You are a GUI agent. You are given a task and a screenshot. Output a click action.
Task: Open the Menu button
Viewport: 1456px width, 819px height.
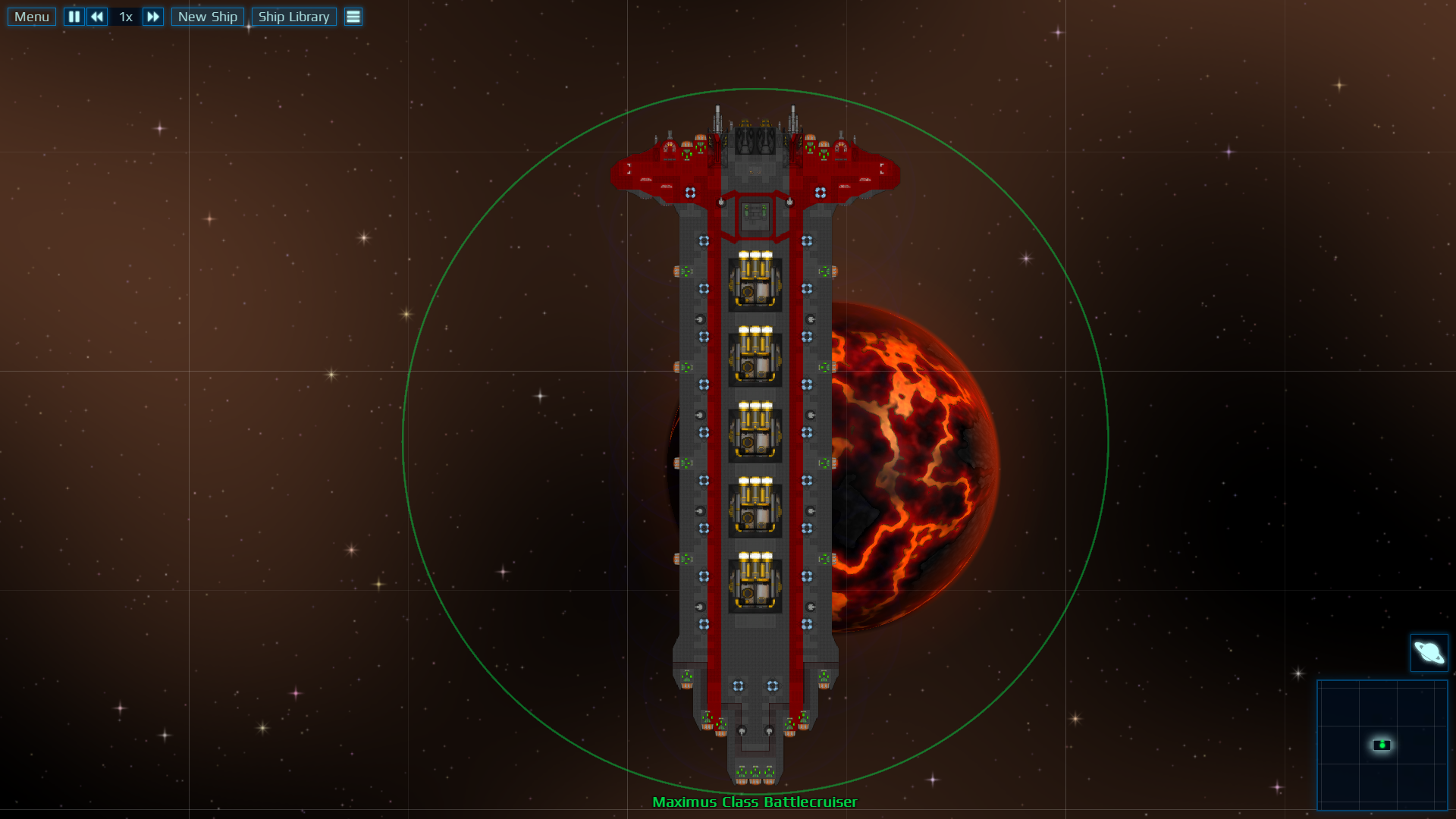32,17
